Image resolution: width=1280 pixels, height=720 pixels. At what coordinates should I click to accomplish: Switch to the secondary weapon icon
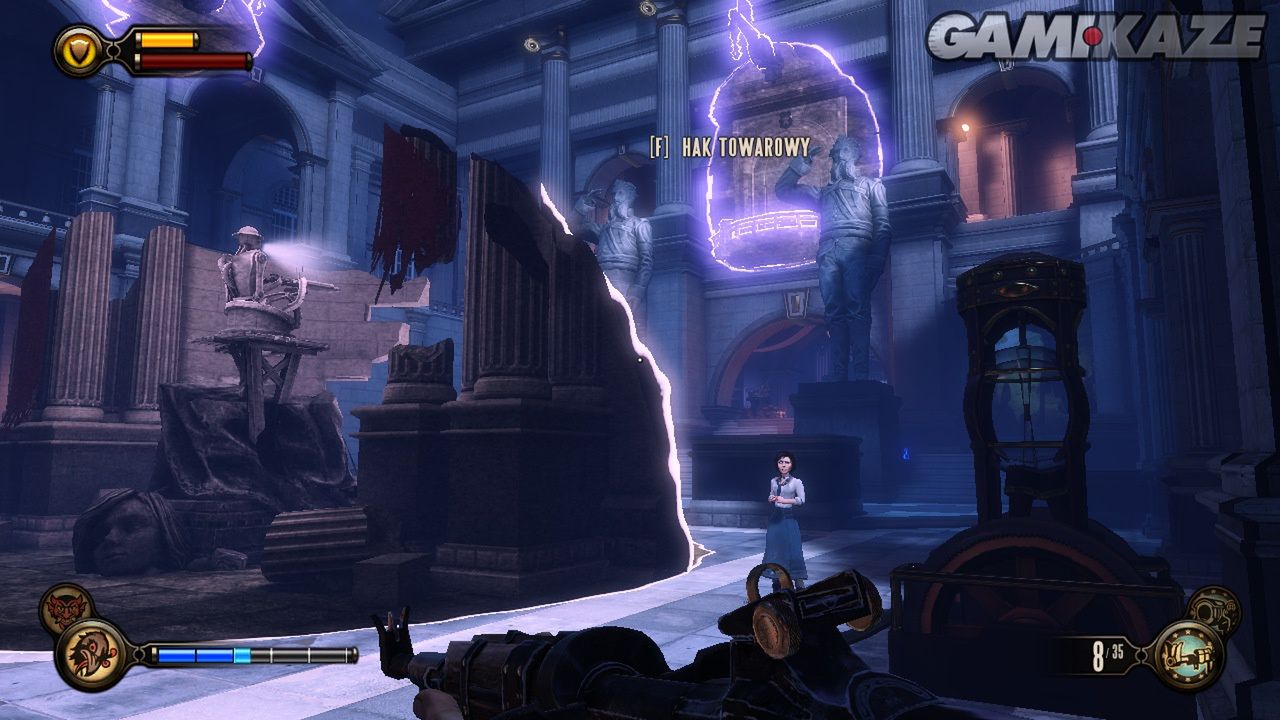coord(1213,608)
